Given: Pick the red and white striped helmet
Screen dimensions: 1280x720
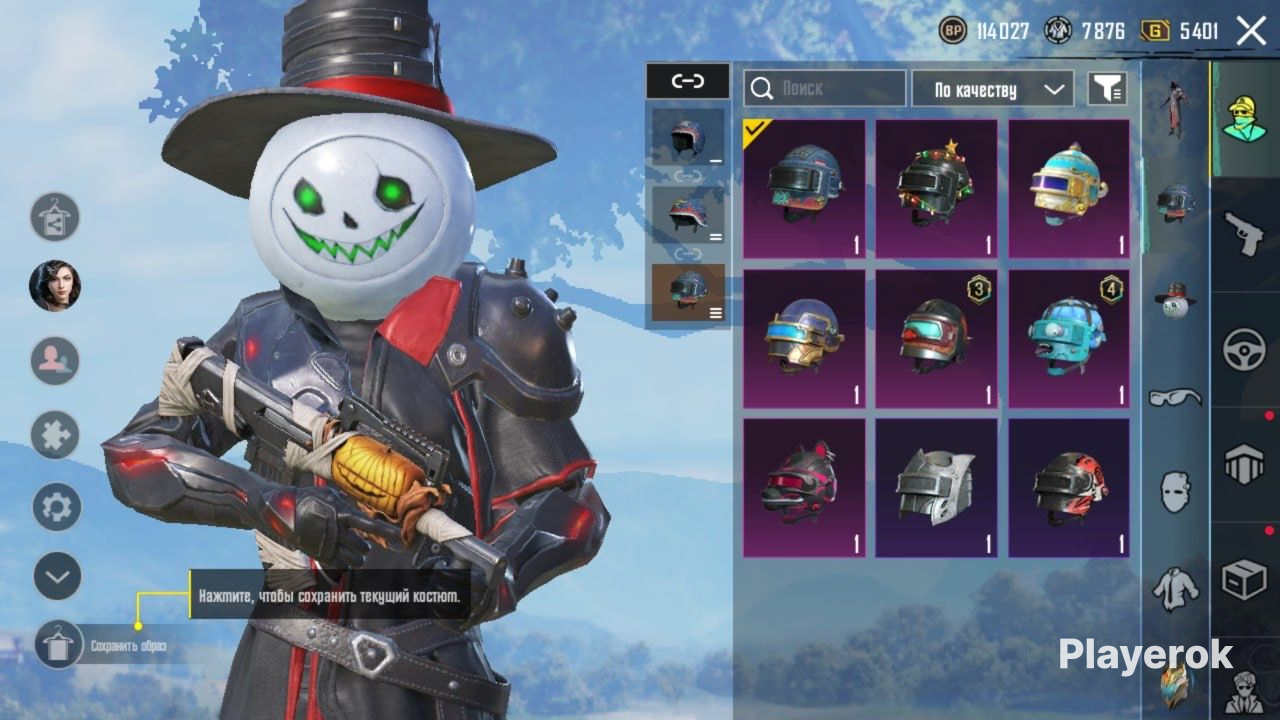Looking at the screenshot, I should [x=1069, y=488].
